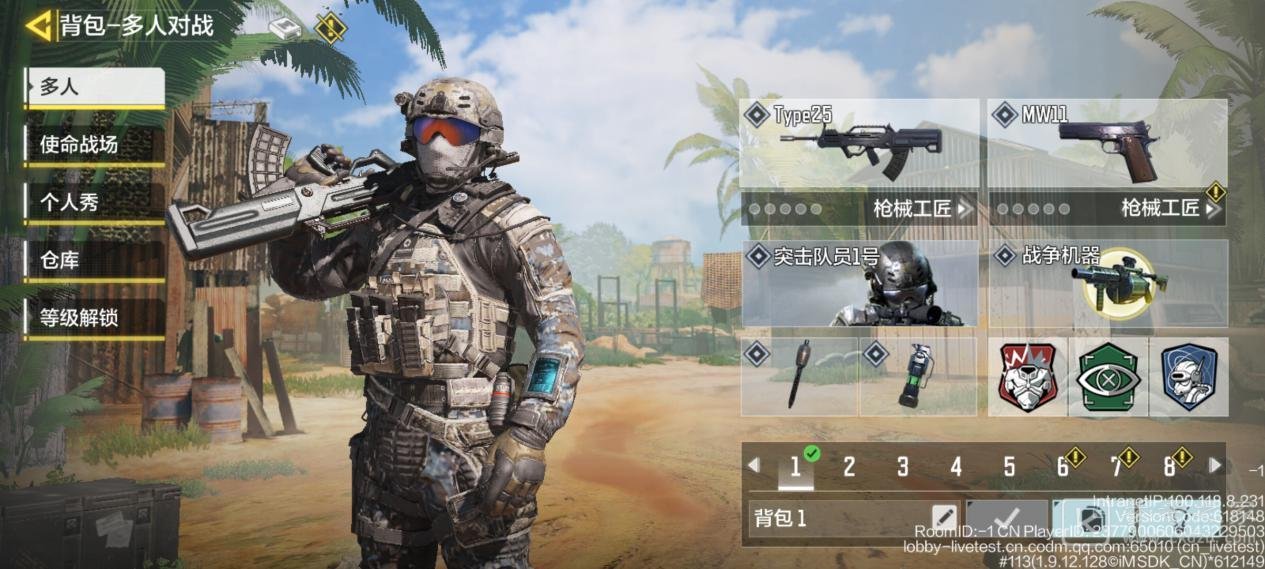This screenshot has width=1265, height=569.
Task: Choose the 突击队员1号 character slot
Action: (x=859, y=283)
